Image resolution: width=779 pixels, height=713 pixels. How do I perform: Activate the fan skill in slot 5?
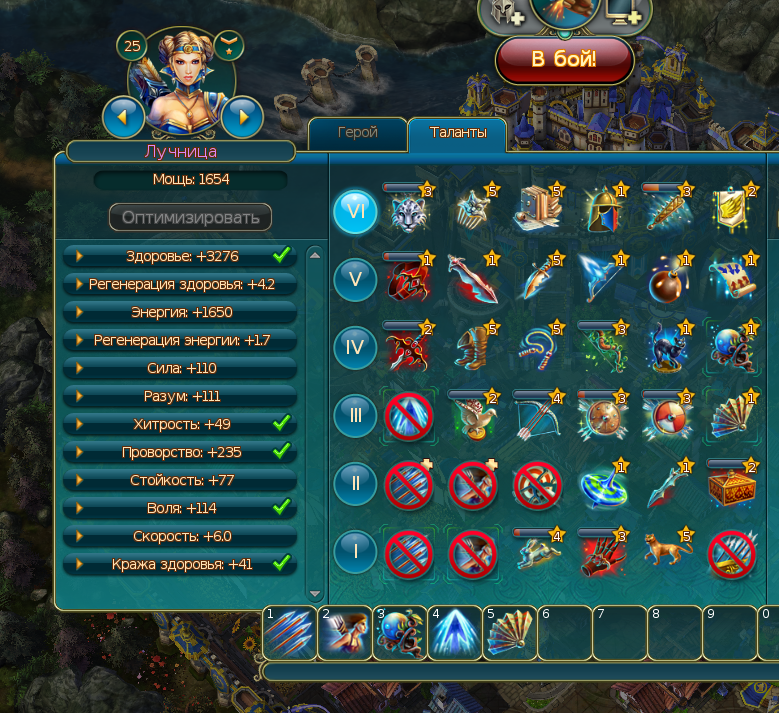(509, 633)
